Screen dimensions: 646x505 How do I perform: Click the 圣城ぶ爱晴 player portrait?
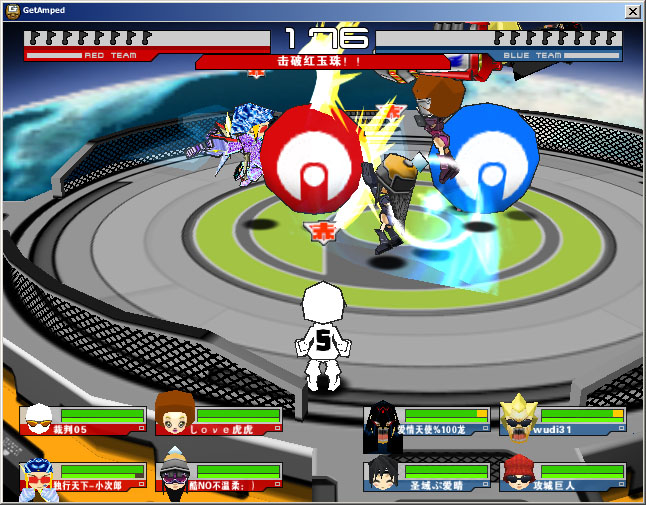pos(382,475)
